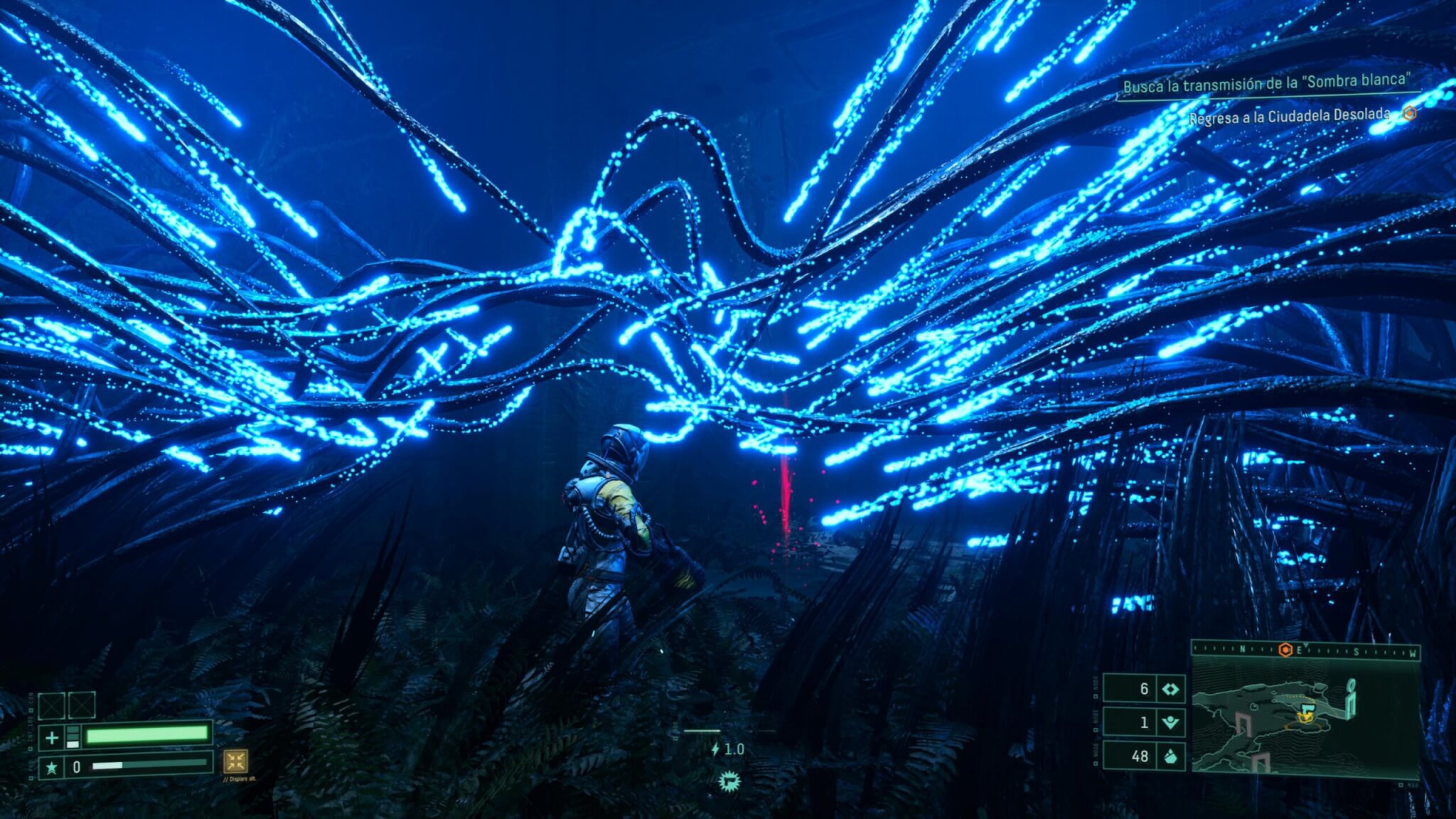The width and height of the screenshot is (1456, 819).
Task: Click the orange objective marker on the compass
Action: point(1285,650)
